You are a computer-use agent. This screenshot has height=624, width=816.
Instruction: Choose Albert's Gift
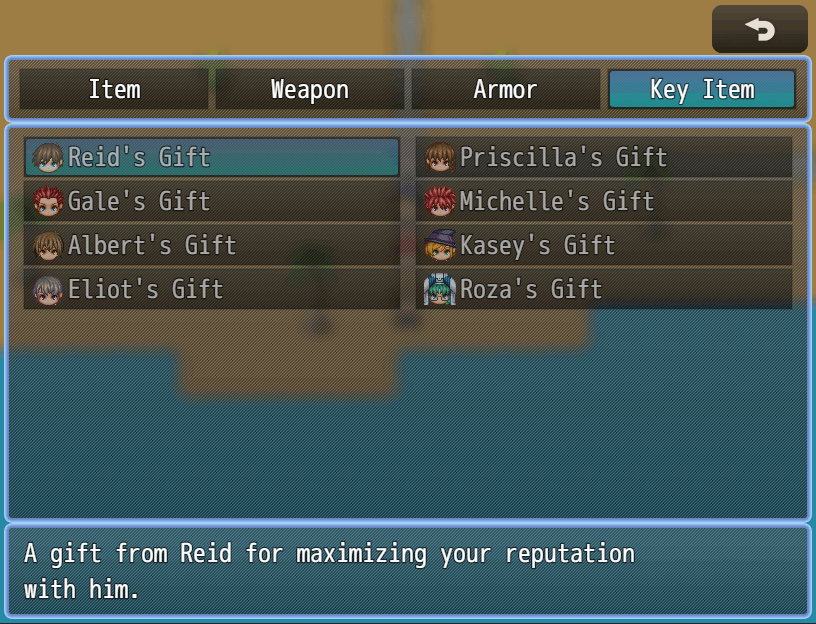tap(212, 245)
